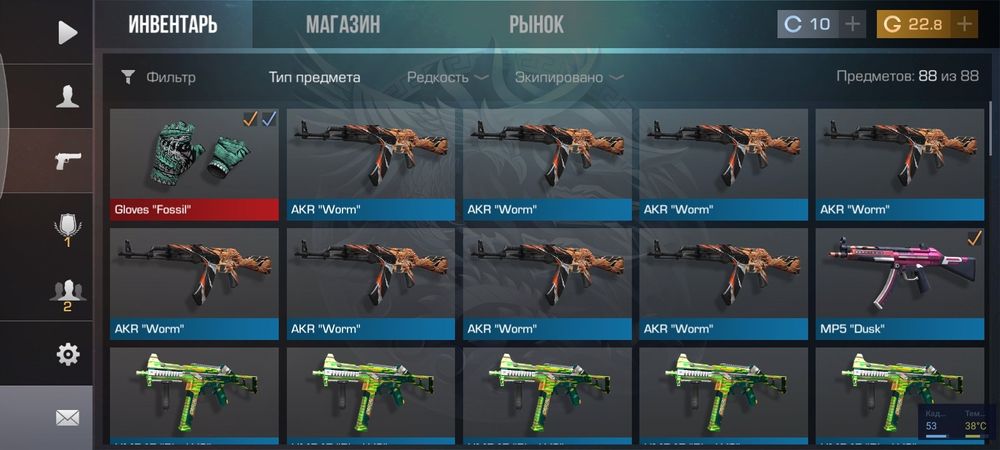Open the friends group icon
The height and width of the screenshot is (450, 1000).
tap(67, 294)
